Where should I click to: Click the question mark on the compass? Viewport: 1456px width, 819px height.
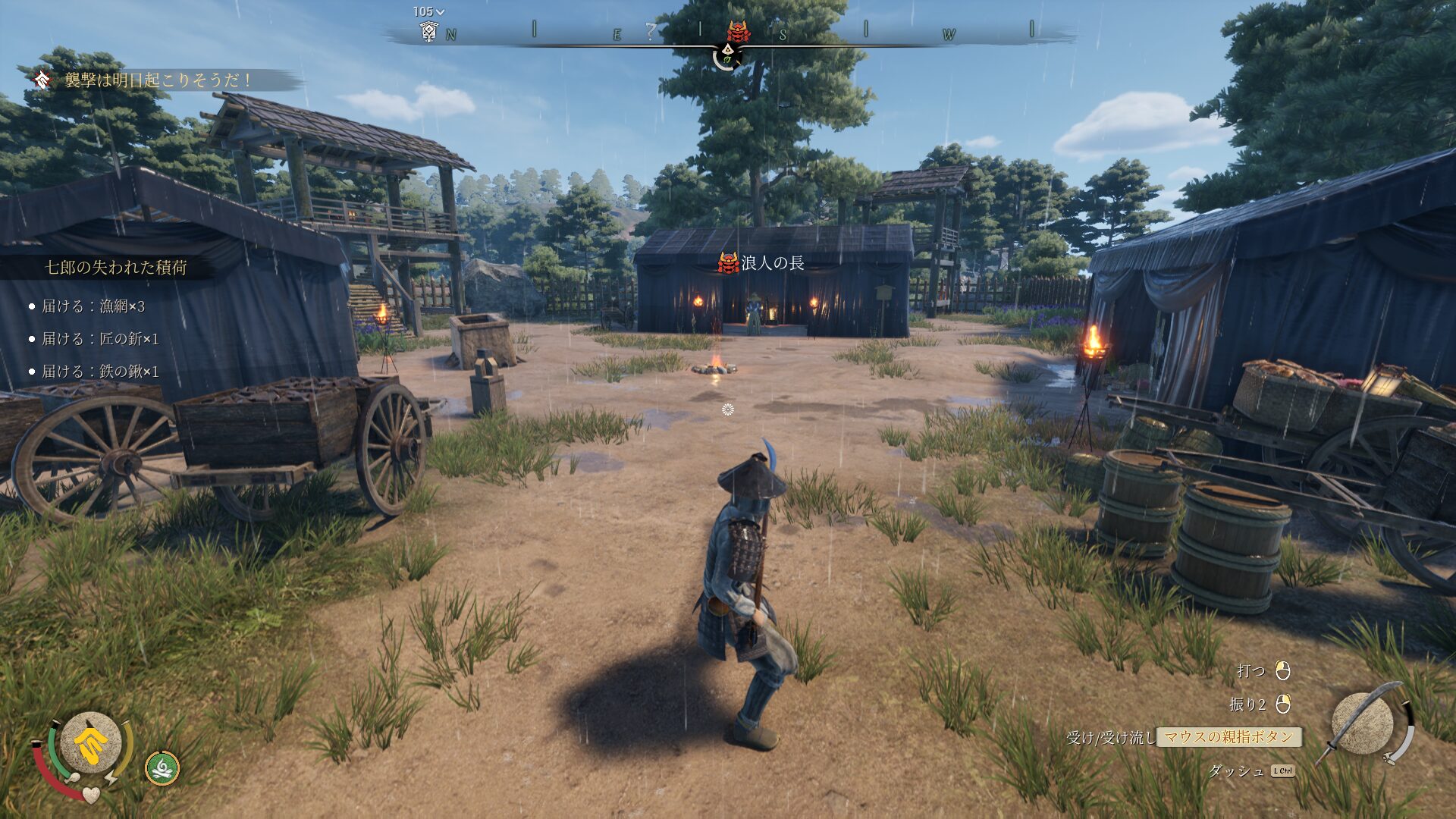[650, 31]
